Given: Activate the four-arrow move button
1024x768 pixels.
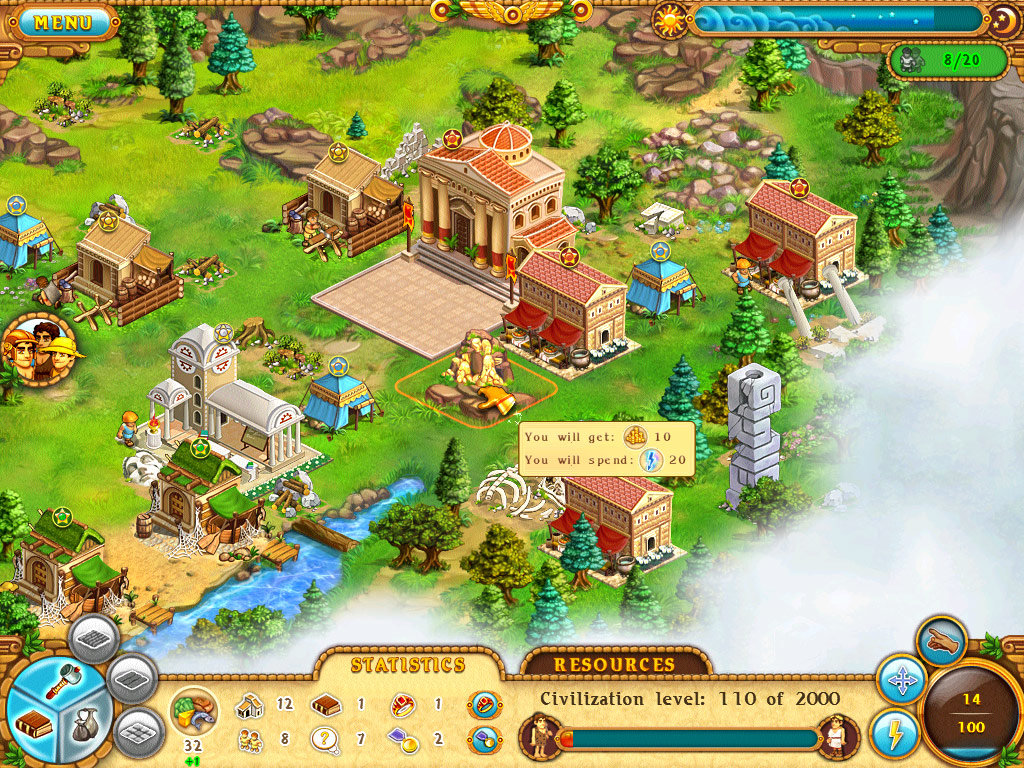Looking at the screenshot, I should click(901, 682).
